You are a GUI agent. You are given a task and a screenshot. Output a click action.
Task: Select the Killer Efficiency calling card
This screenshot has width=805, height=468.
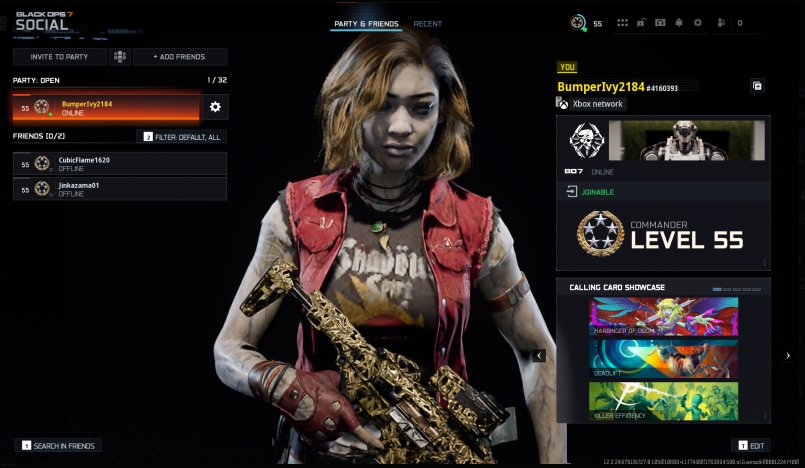tap(663, 400)
